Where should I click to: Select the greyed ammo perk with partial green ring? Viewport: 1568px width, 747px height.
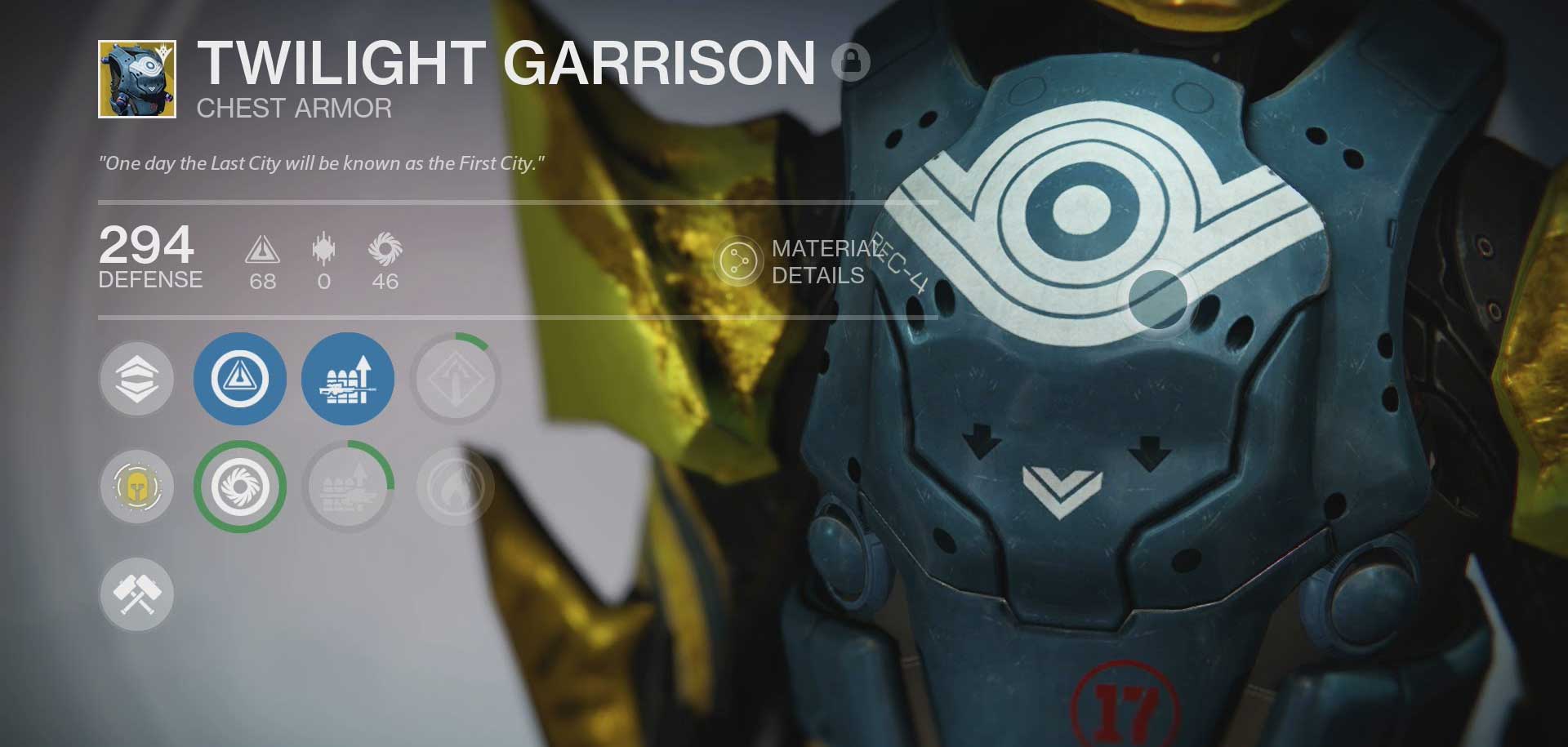click(x=347, y=487)
